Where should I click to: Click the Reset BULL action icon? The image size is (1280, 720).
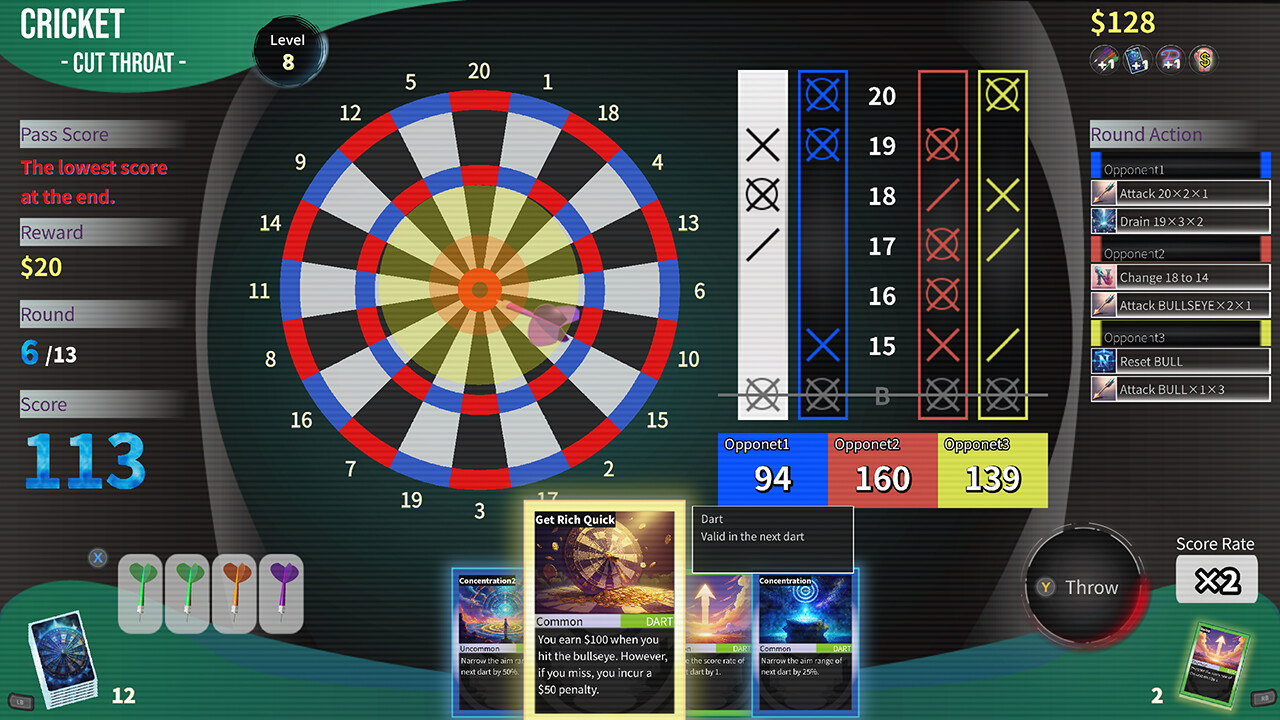coord(1103,361)
